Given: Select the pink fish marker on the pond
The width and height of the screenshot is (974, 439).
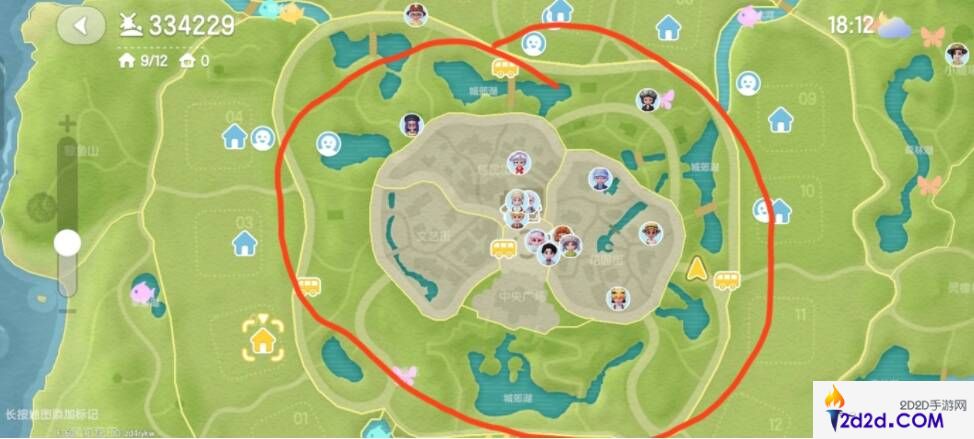Looking at the screenshot, I should point(142,294).
